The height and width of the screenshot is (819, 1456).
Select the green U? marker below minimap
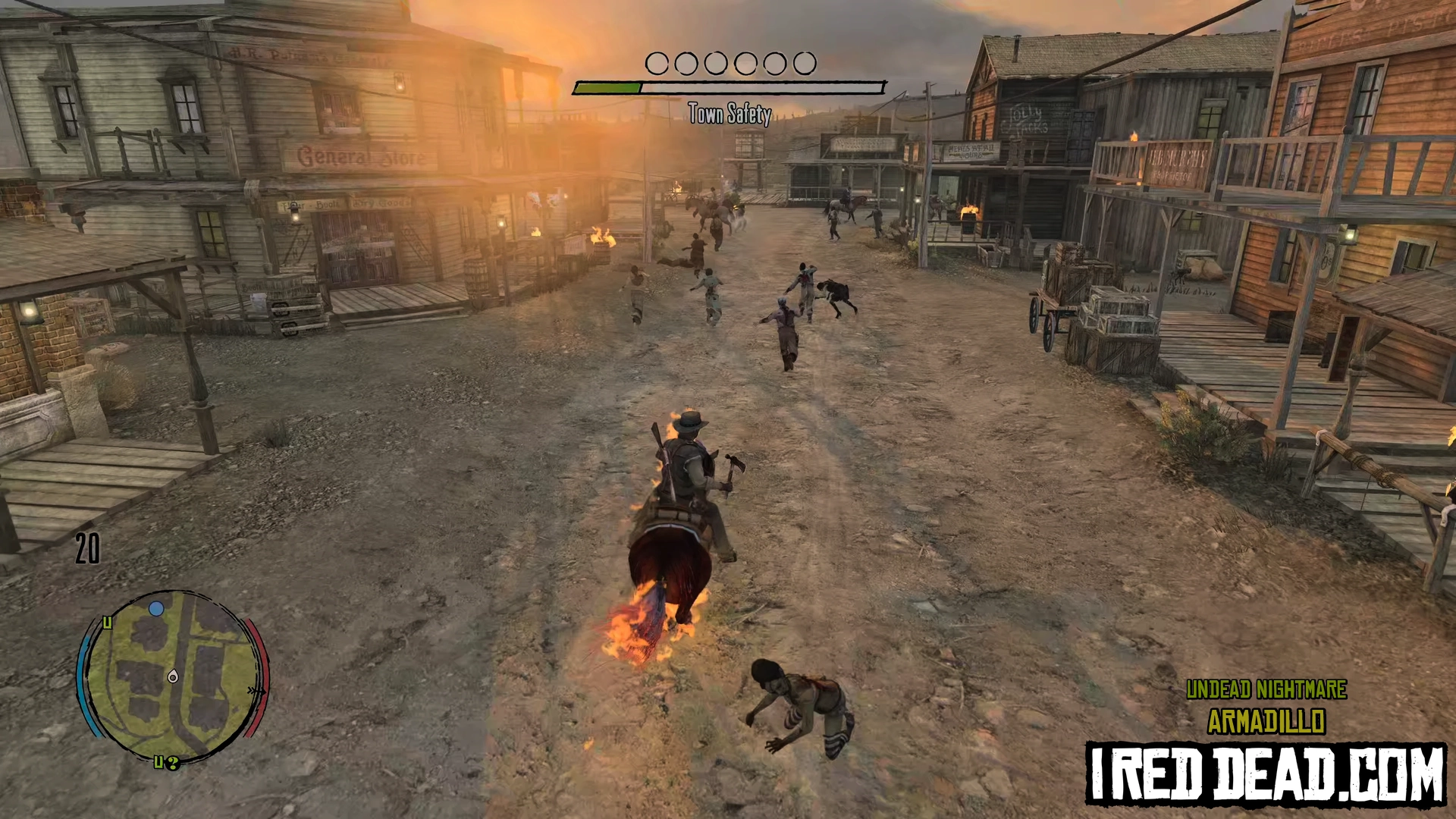(166, 762)
